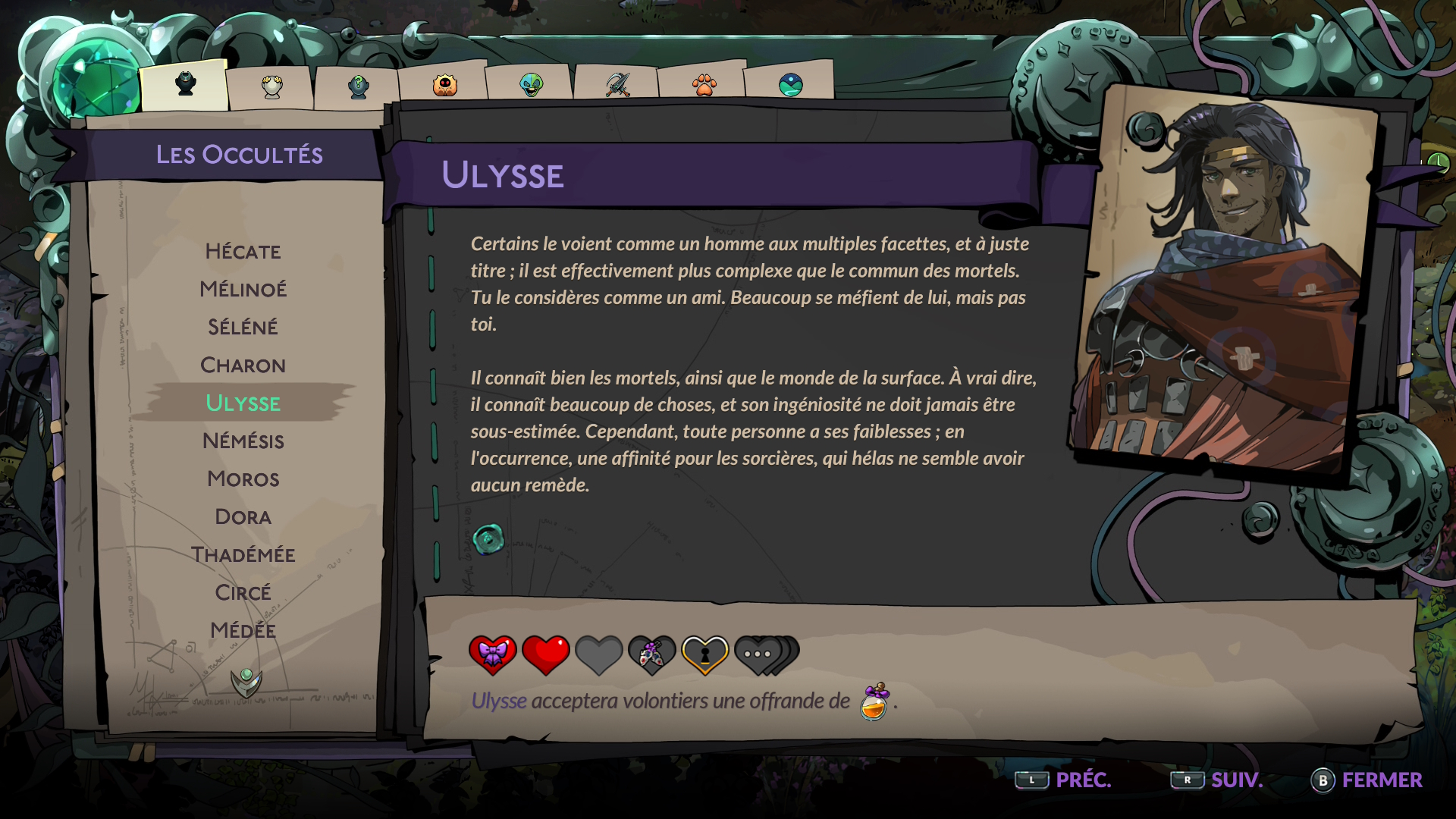
Task: View the Moros codex entry
Action: tap(243, 479)
